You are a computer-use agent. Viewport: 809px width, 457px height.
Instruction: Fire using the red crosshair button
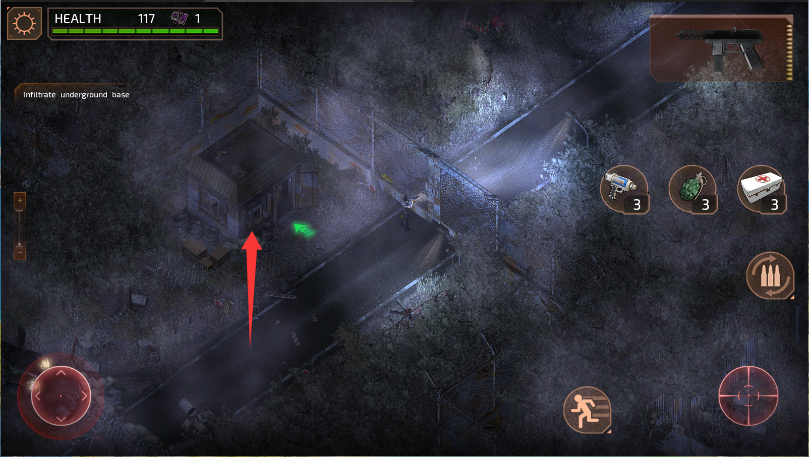pos(747,394)
